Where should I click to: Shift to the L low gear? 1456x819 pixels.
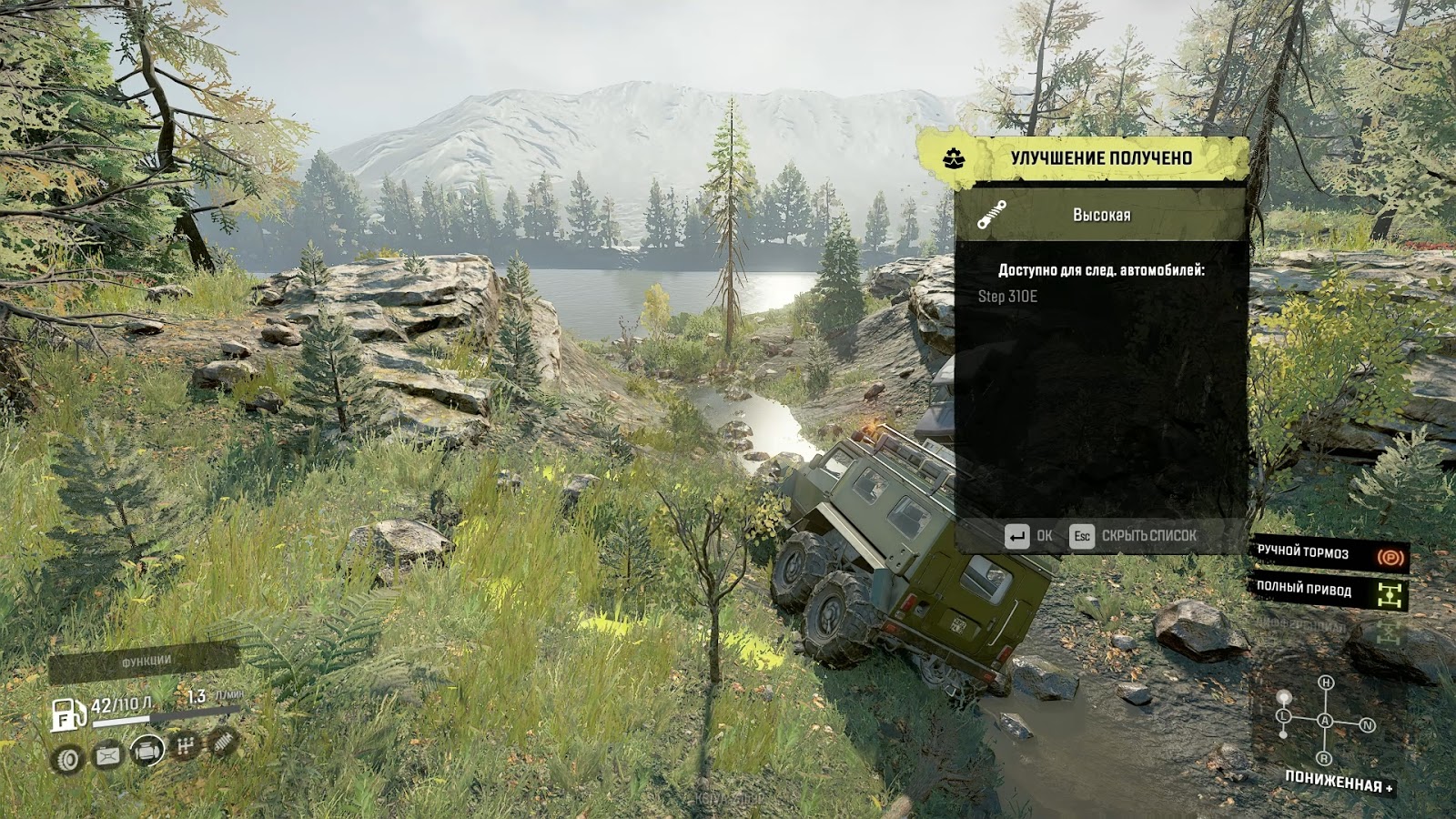click(x=1284, y=716)
